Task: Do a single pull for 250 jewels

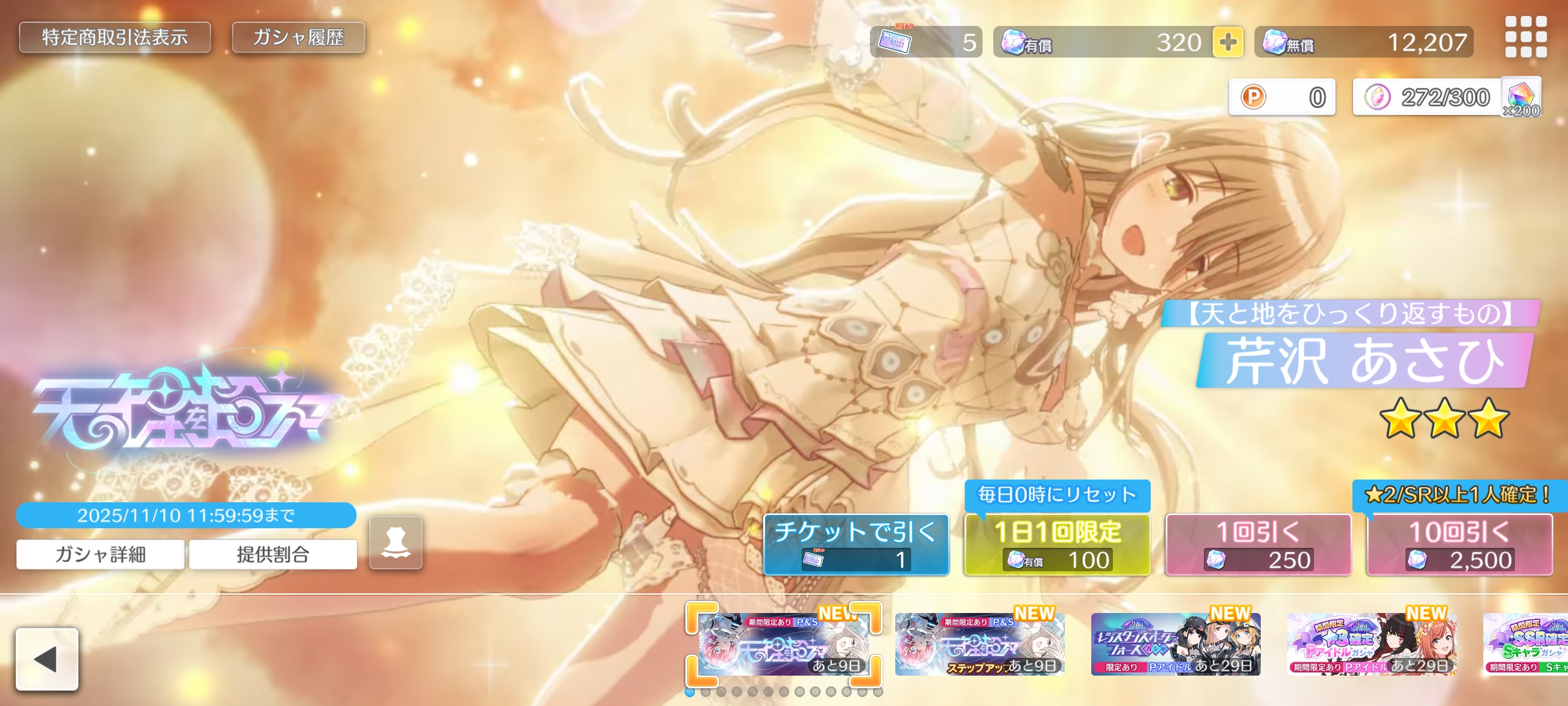Action: click(x=1258, y=545)
